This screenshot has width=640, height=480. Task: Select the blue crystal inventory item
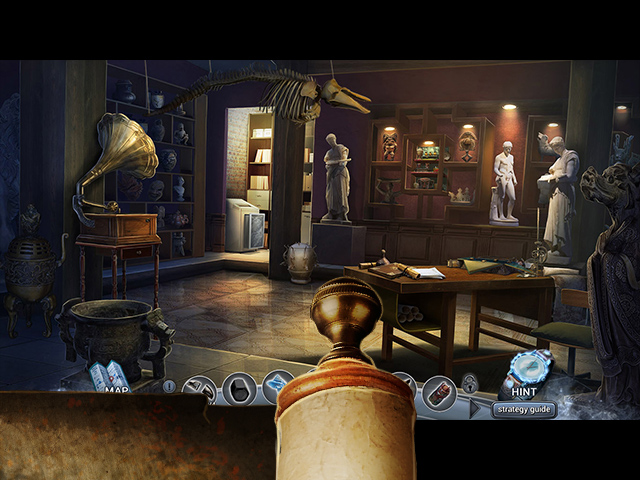coord(277,385)
